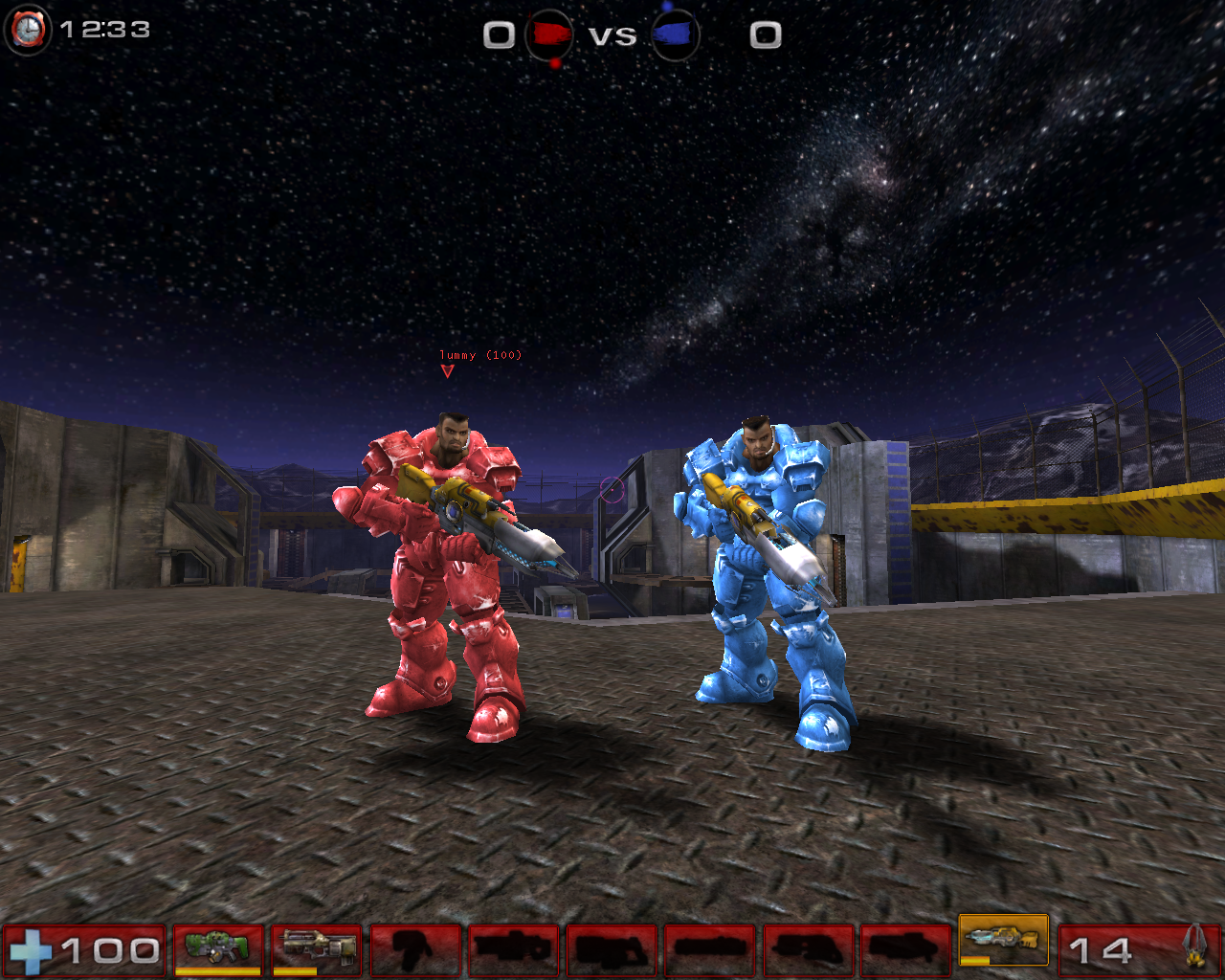
Task: Select the Assault Rifle weapon slot
Action: pos(316,947)
